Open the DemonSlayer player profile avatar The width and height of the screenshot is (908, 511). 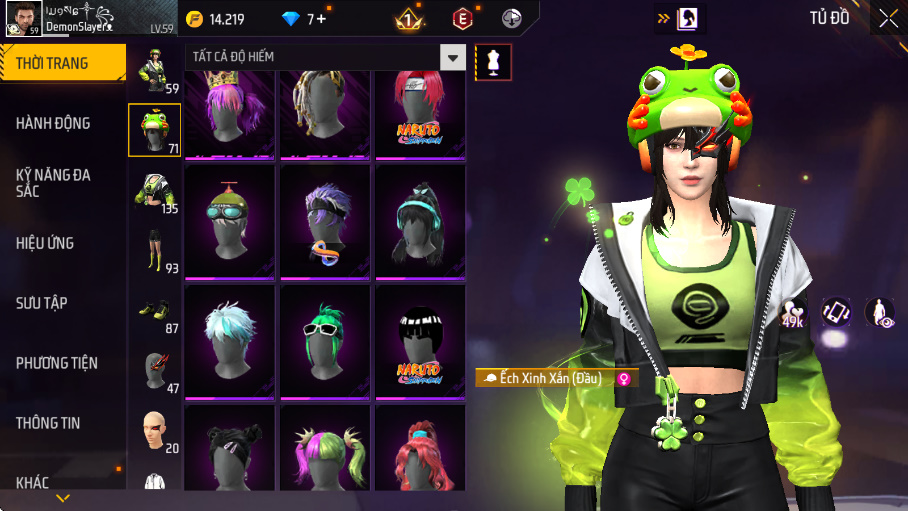23,18
